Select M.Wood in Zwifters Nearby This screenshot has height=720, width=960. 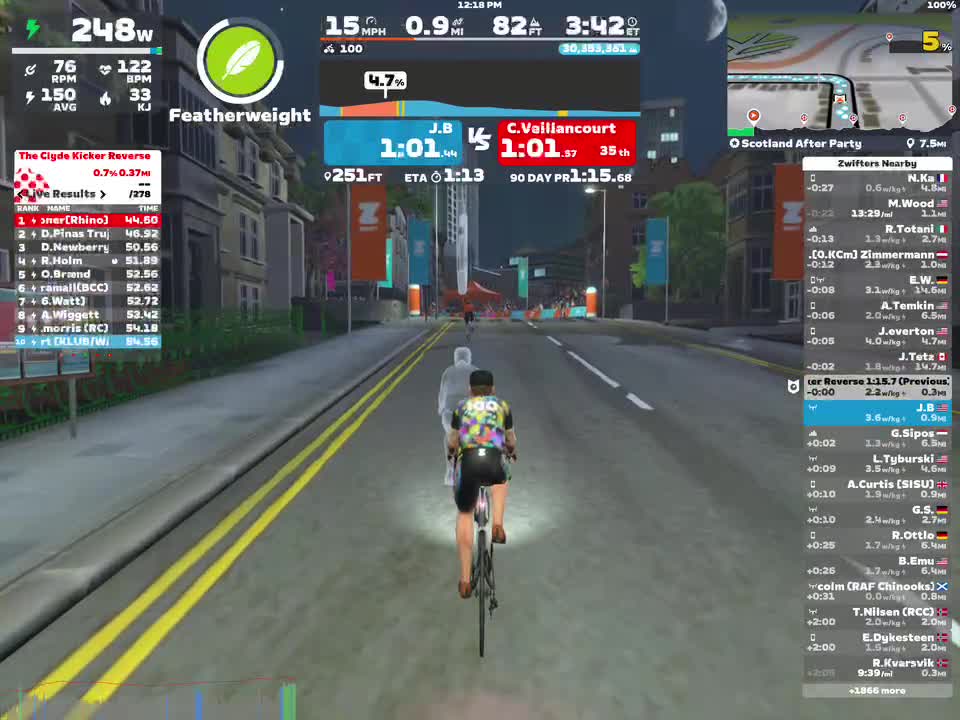click(x=877, y=209)
